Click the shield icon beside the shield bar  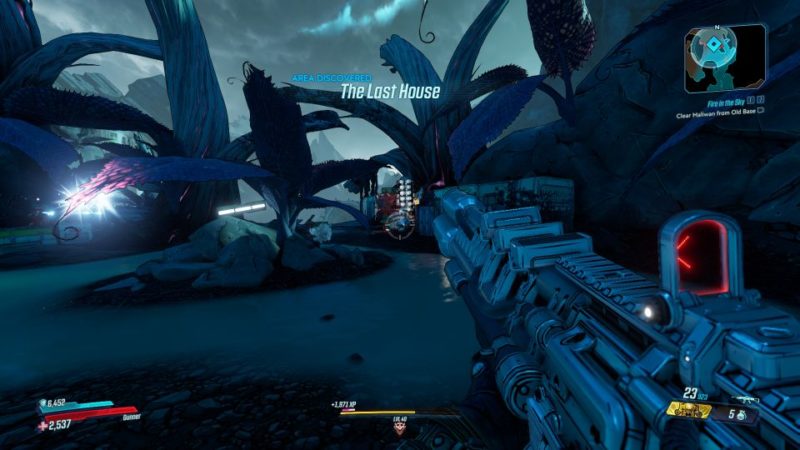[x=43, y=405]
